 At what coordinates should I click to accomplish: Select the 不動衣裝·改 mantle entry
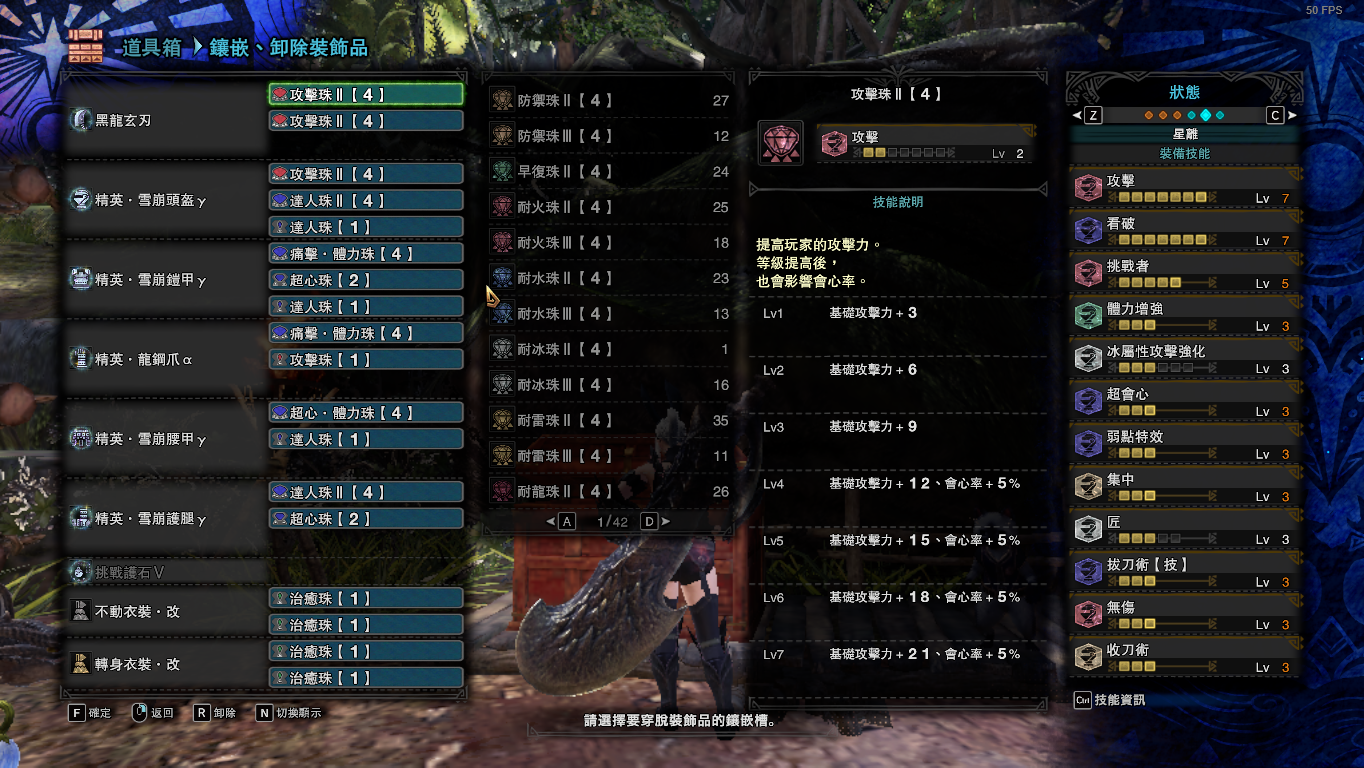(x=137, y=611)
